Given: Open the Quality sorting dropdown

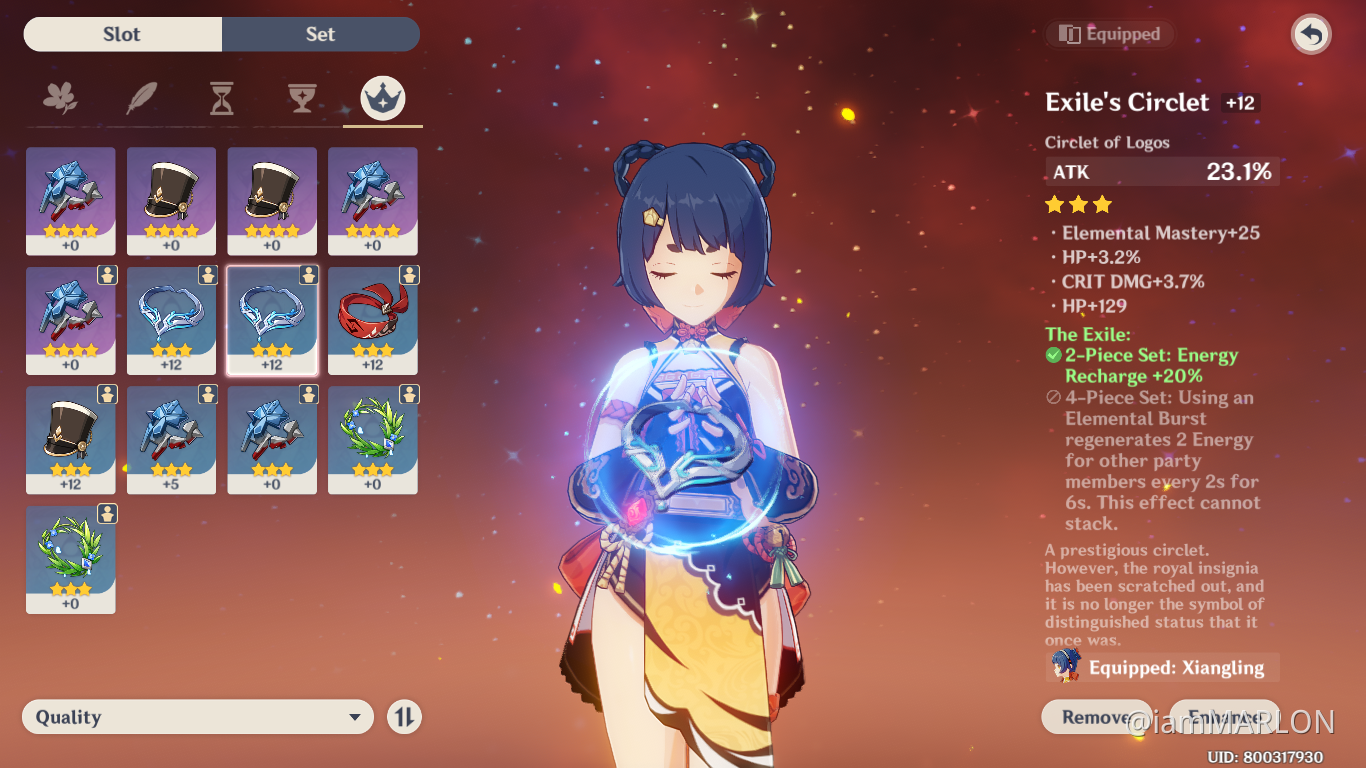Looking at the screenshot, I should tap(197, 716).
